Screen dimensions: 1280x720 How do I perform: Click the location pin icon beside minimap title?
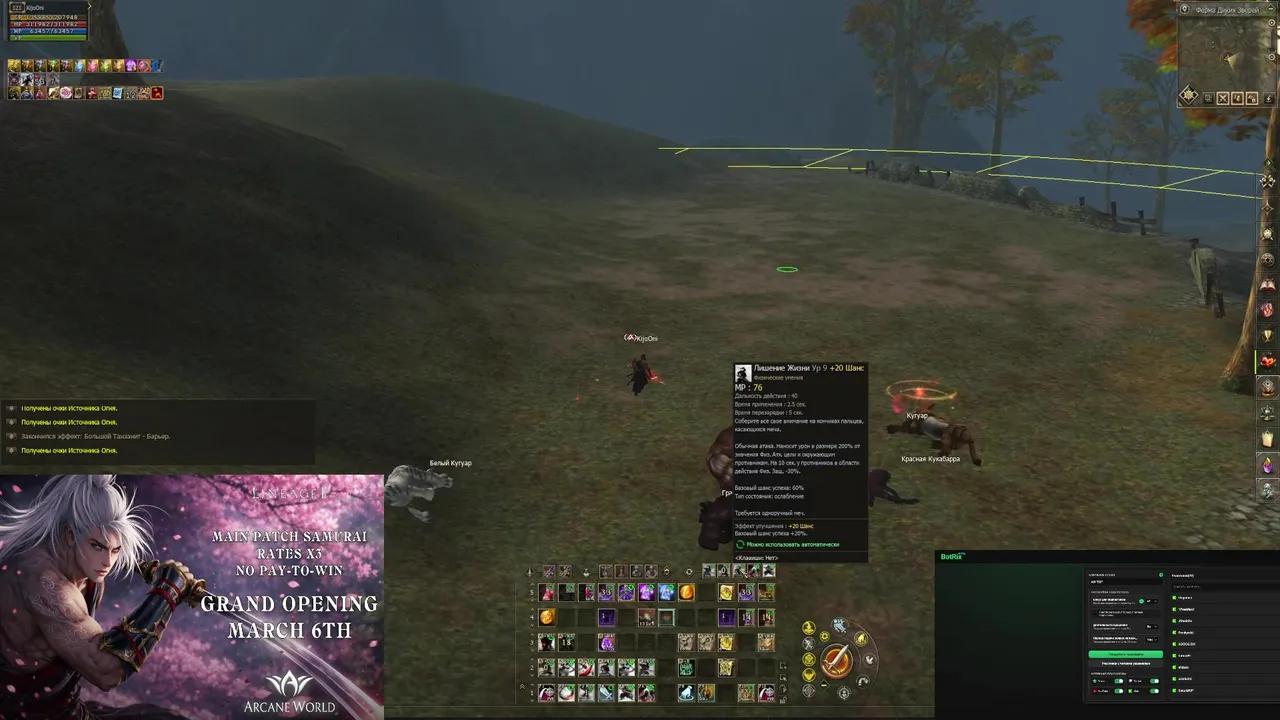[1184, 7]
